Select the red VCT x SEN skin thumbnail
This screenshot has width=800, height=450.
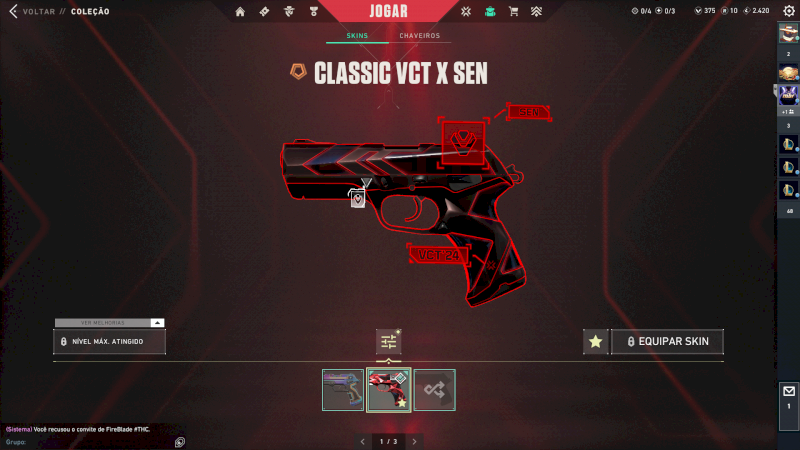pyautogui.click(x=389, y=390)
